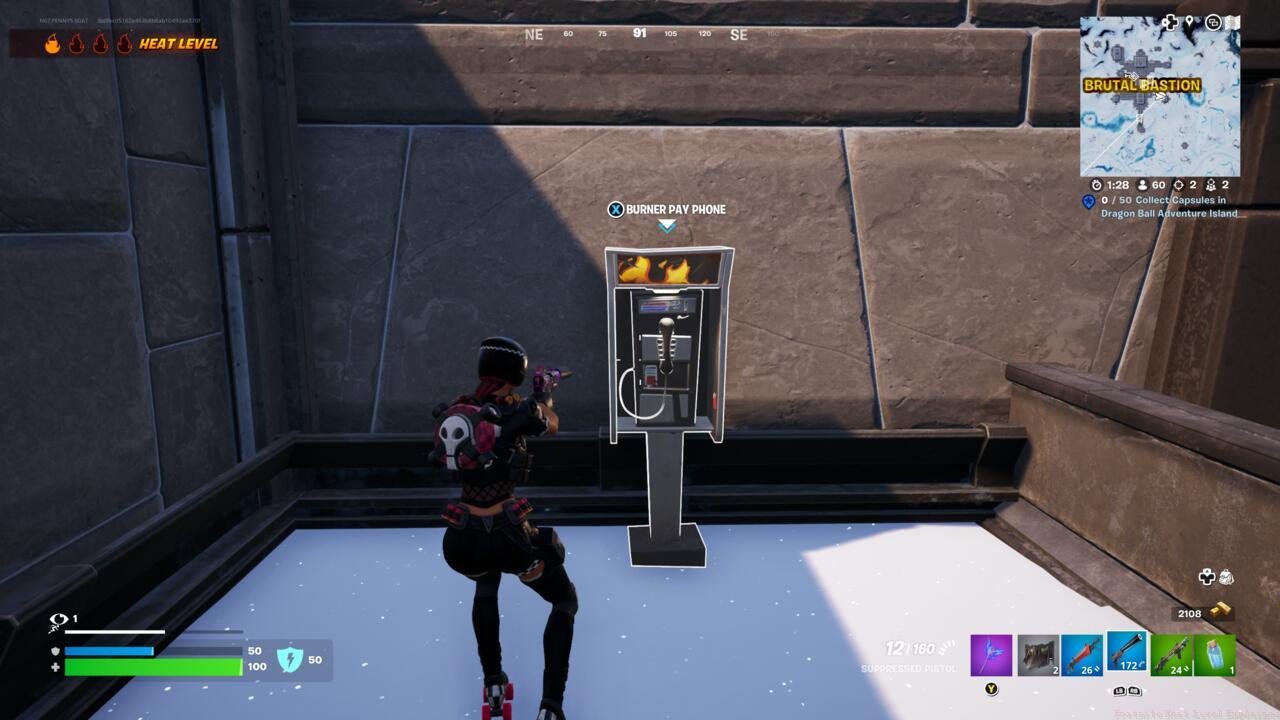Click the eliminations crosshair icon showing 2
The image size is (1280, 720).
click(x=1181, y=186)
